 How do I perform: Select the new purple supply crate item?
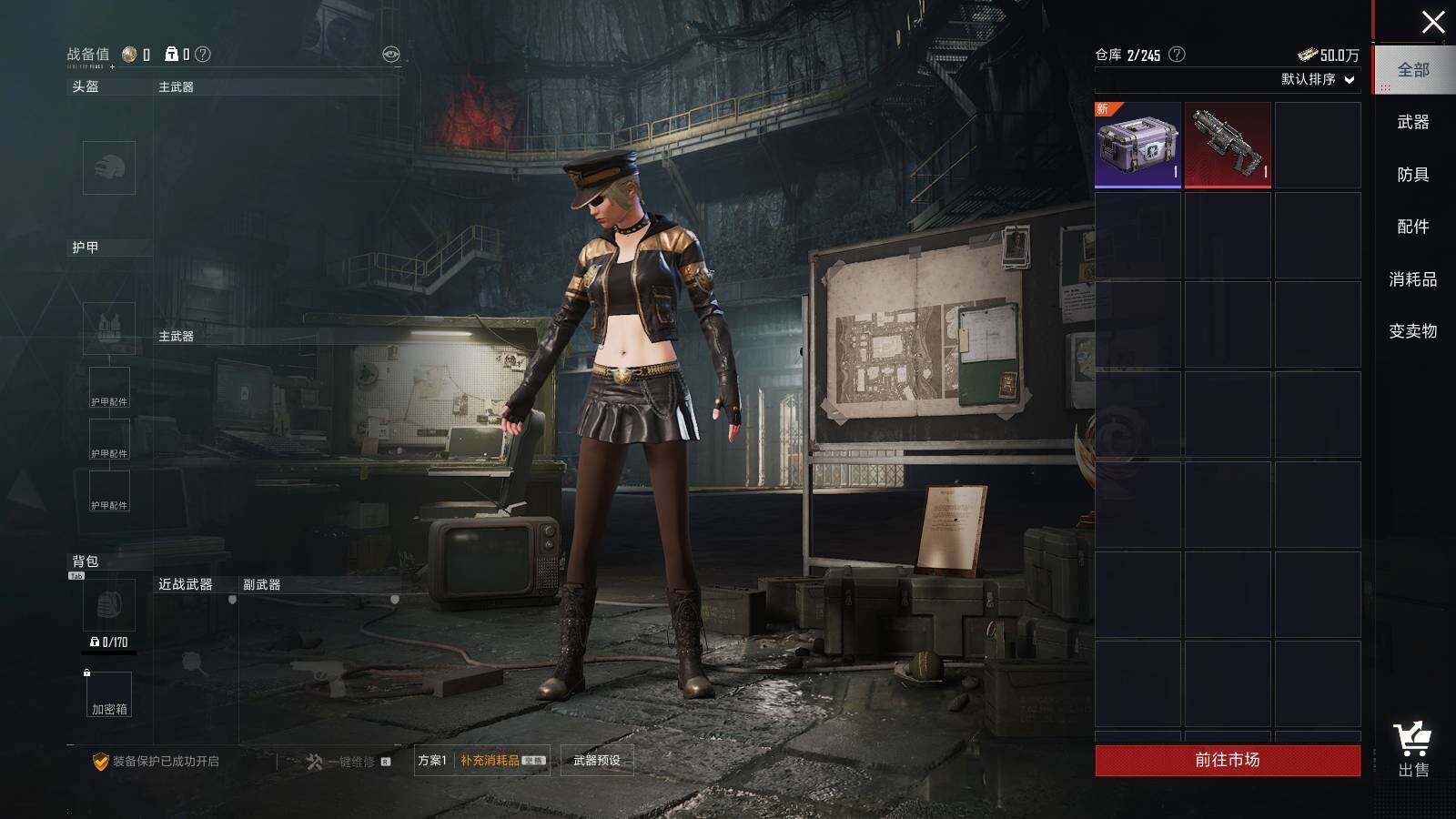pos(1137,145)
